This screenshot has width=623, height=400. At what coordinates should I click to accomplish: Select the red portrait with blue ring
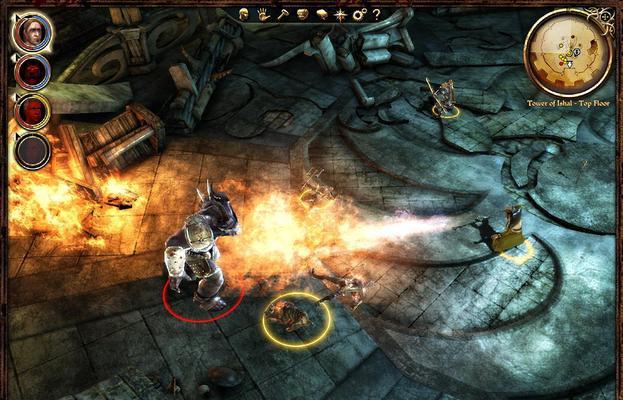point(32,71)
